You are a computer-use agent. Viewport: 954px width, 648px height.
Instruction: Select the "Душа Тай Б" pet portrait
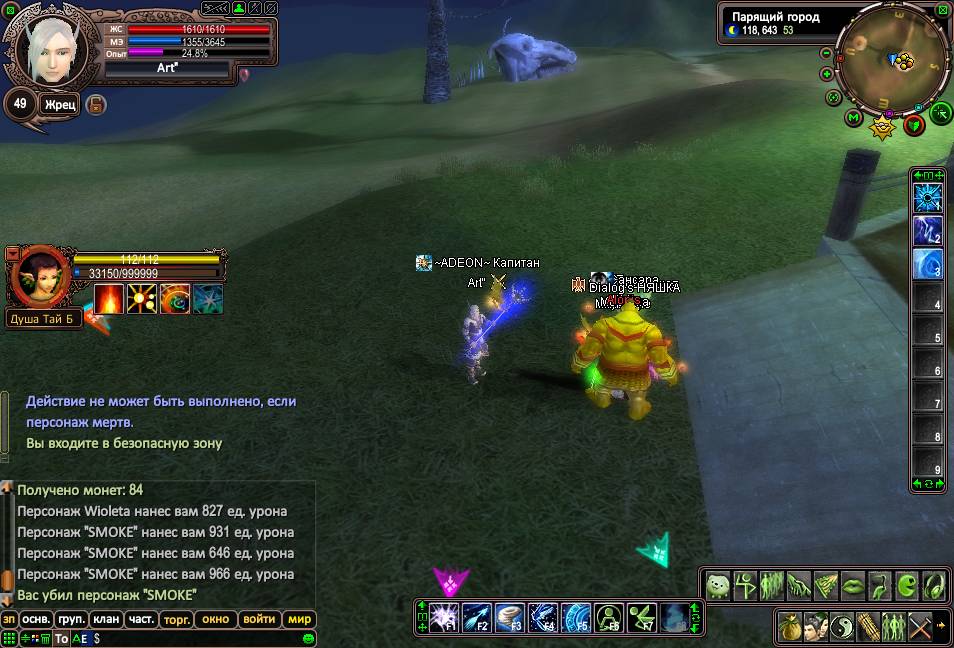tap(38, 277)
